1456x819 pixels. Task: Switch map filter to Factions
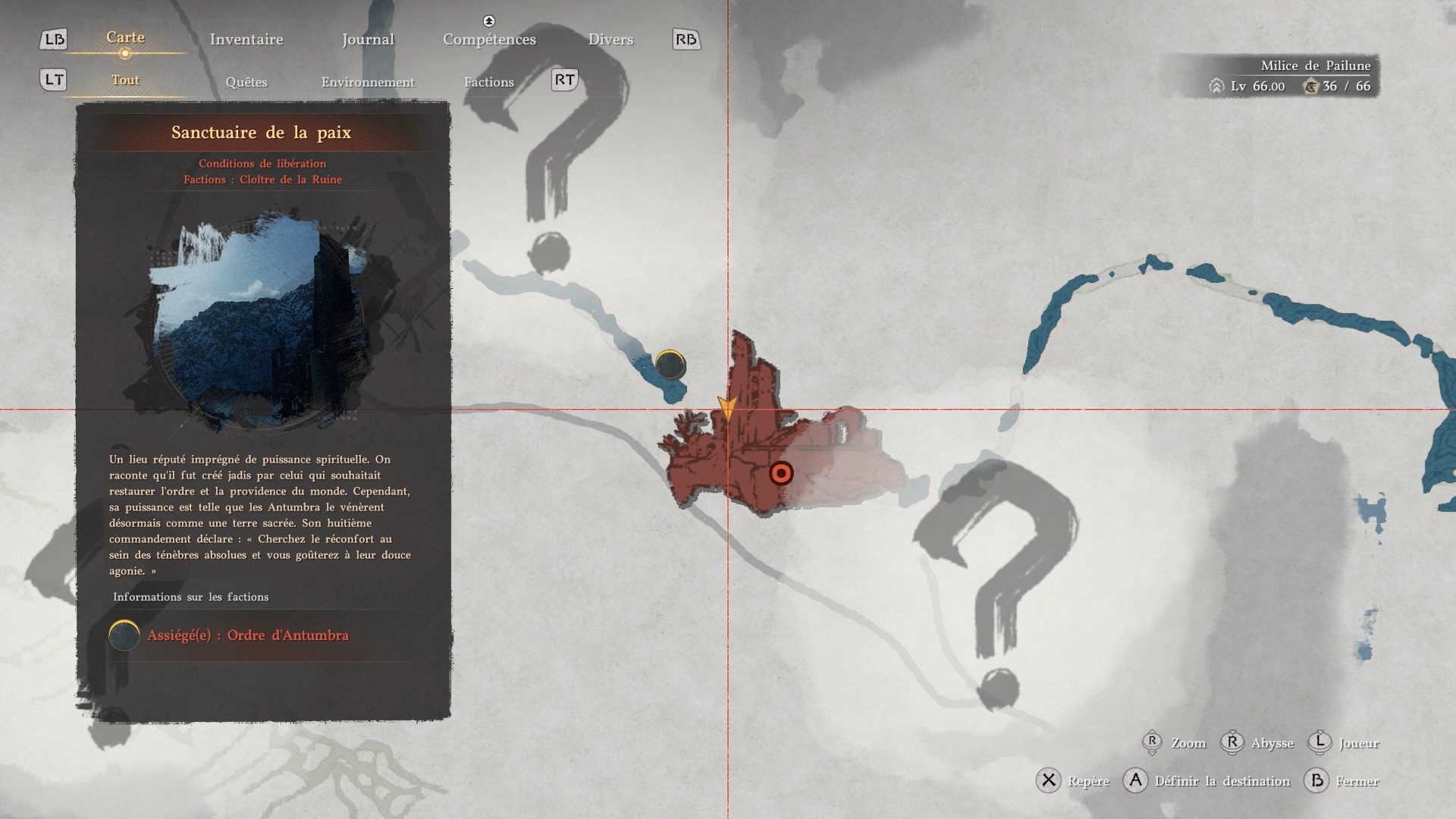pyautogui.click(x=489, y=82)
